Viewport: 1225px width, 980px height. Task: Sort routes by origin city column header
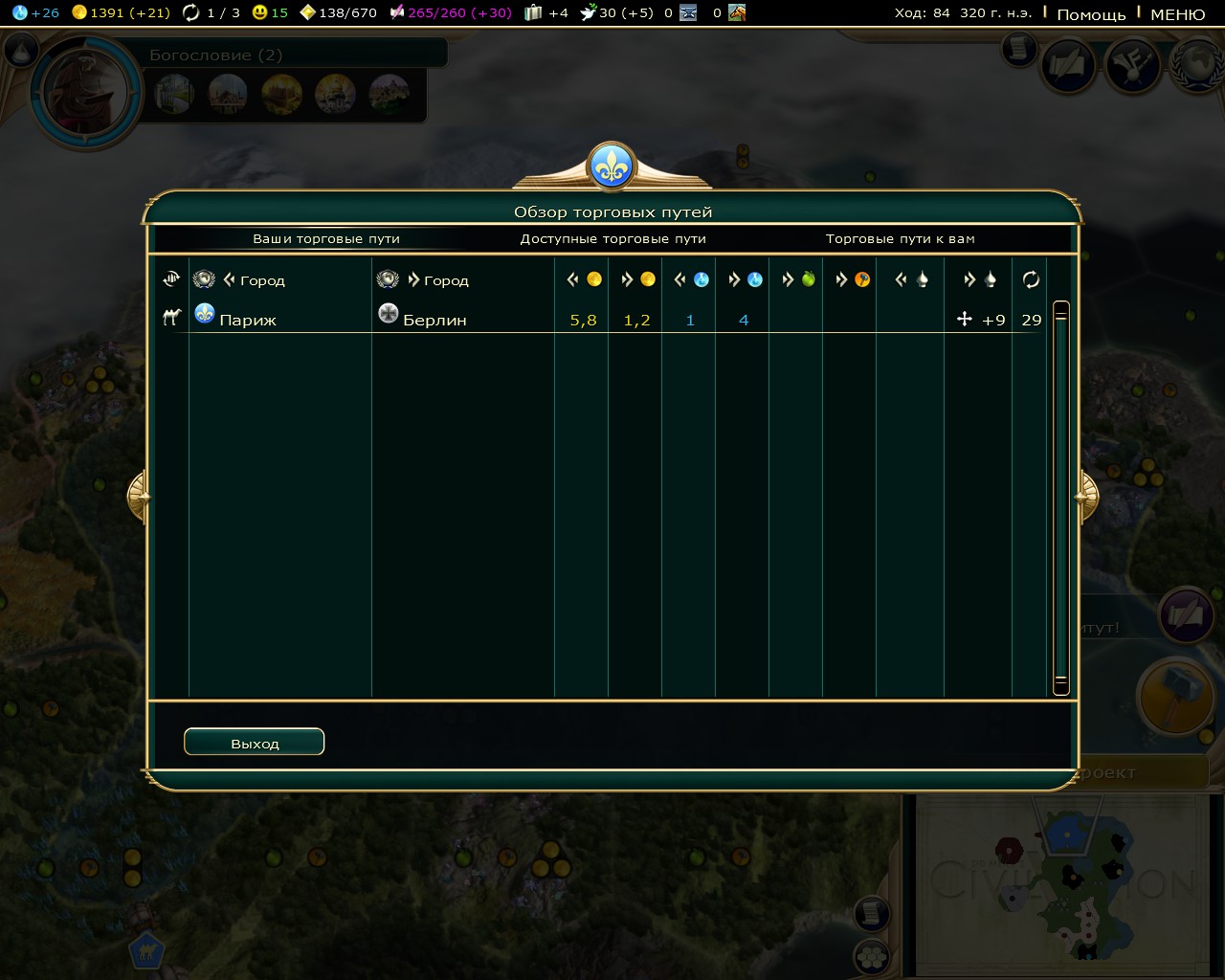(261, 280)
